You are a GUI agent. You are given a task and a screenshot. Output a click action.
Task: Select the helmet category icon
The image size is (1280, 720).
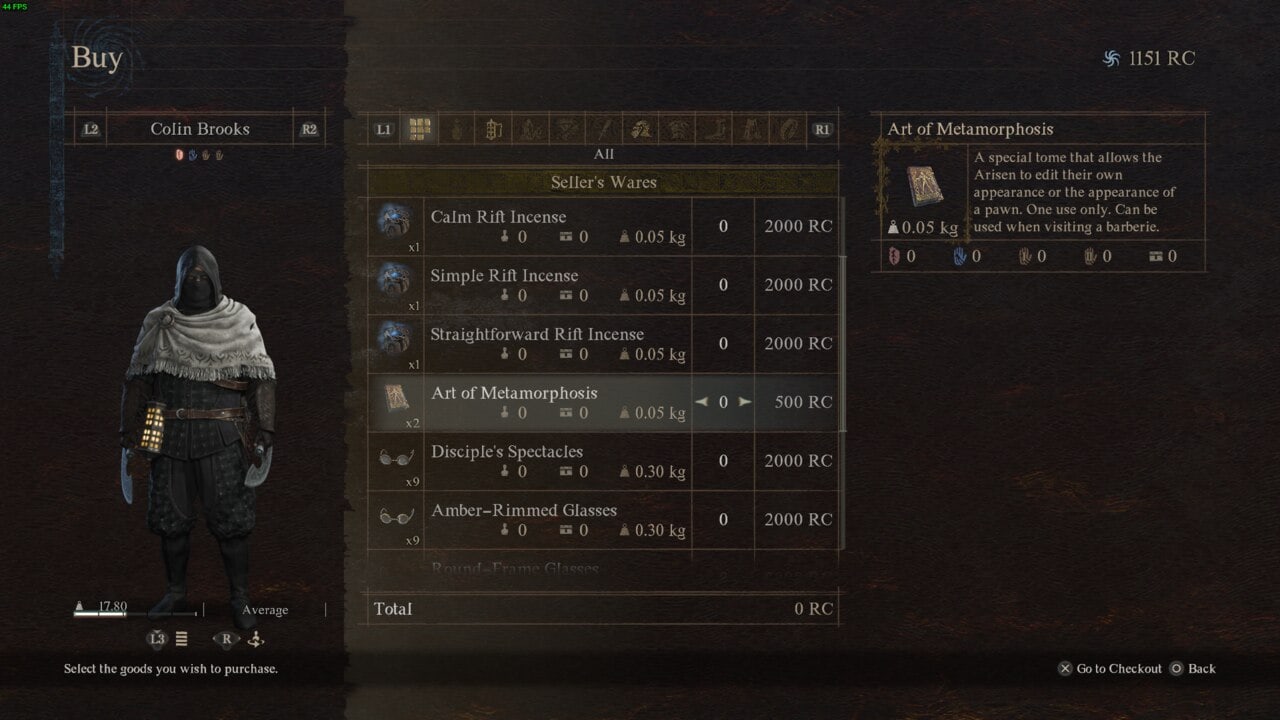641,128
